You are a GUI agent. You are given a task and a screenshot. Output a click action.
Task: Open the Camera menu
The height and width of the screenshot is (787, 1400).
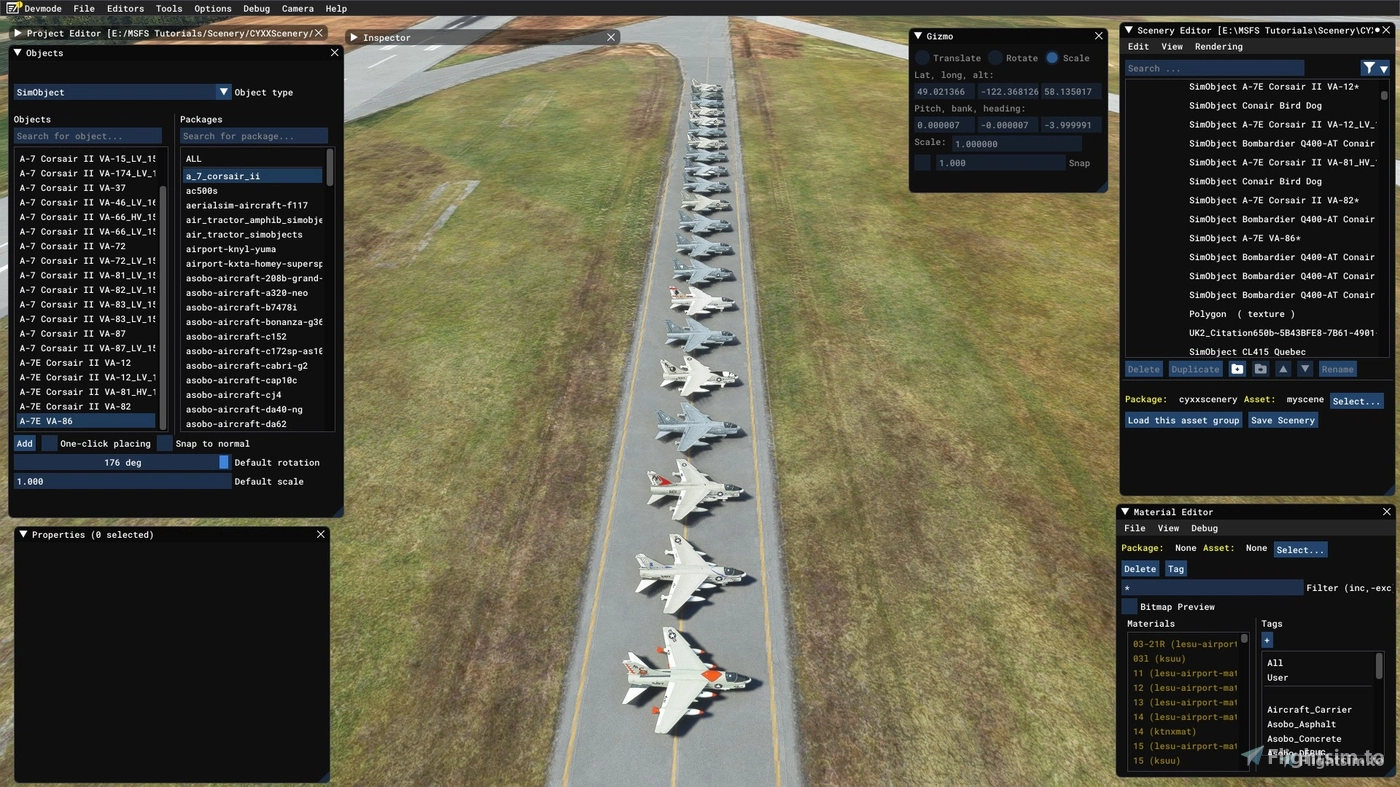pyautogui.click(x=297, y=8)
